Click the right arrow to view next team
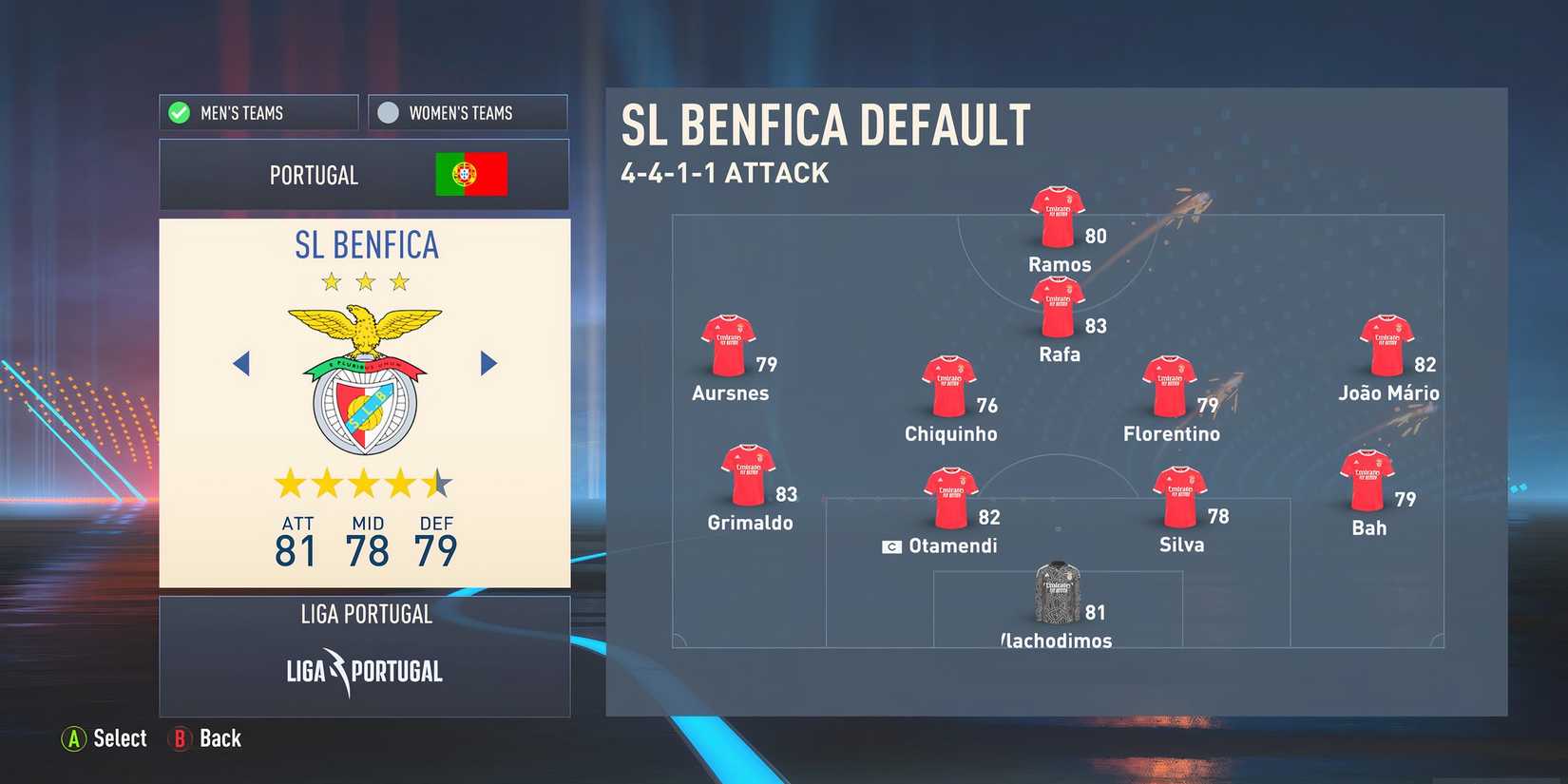This screenshot has height=784, width=1568. [x=489, y=363]
